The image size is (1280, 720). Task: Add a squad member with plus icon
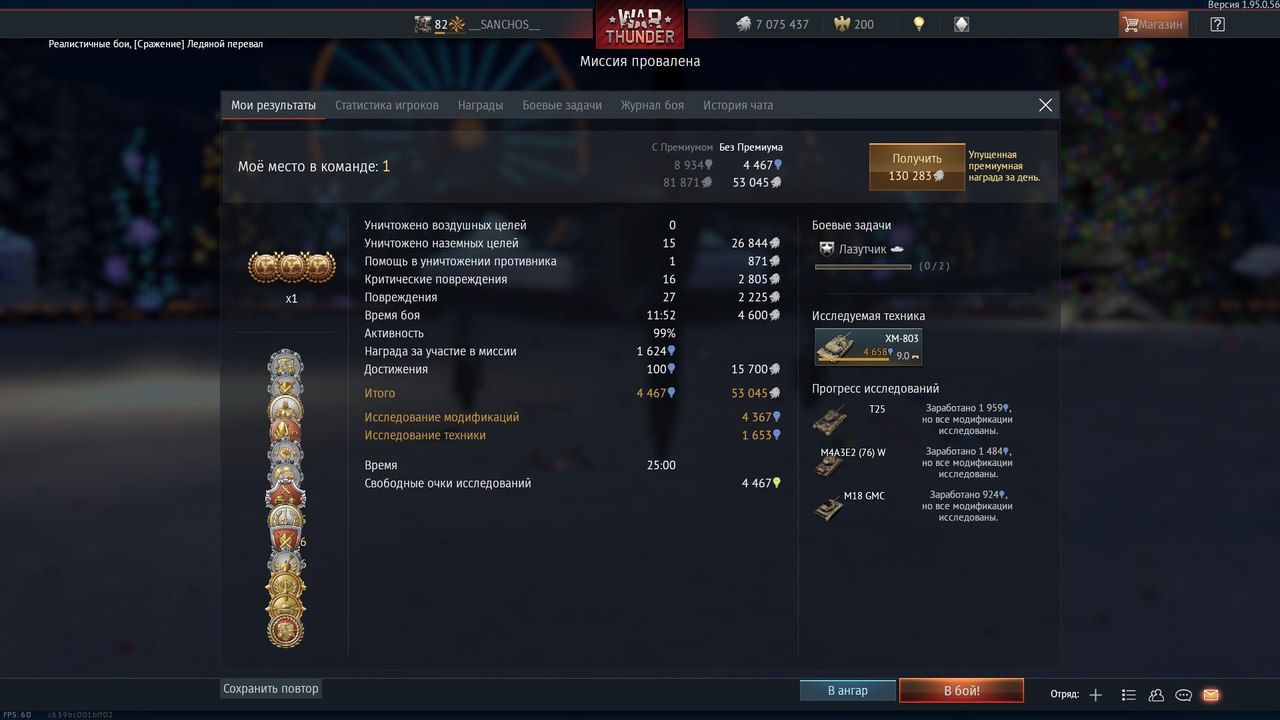pos(1096,695)
